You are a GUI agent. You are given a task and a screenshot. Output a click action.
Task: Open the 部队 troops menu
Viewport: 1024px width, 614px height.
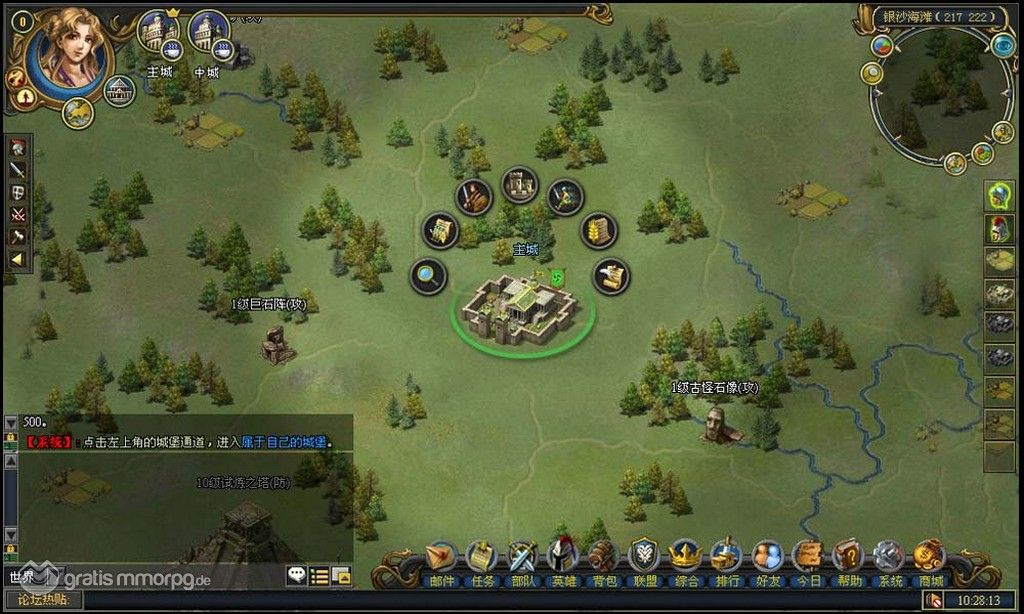523,557
